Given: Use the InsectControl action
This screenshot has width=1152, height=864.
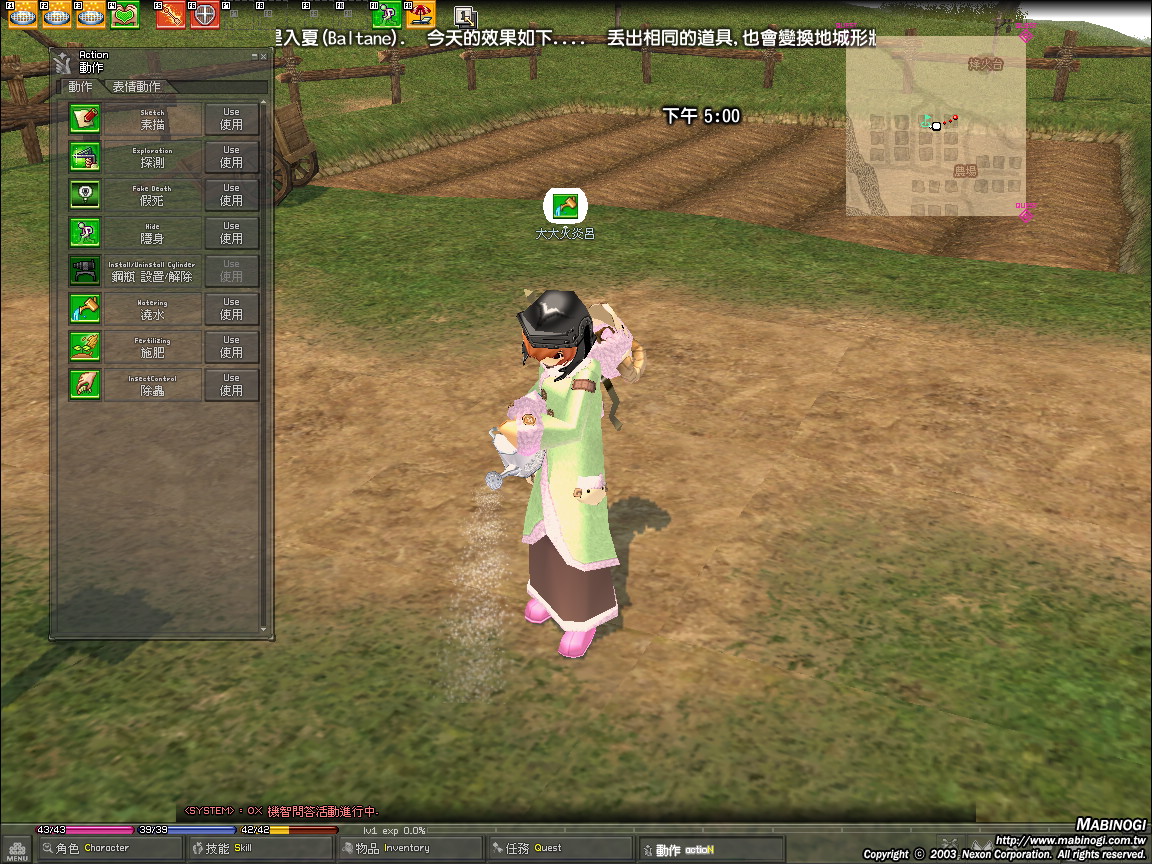Looking at the screenshot, I should click(231, 384).
